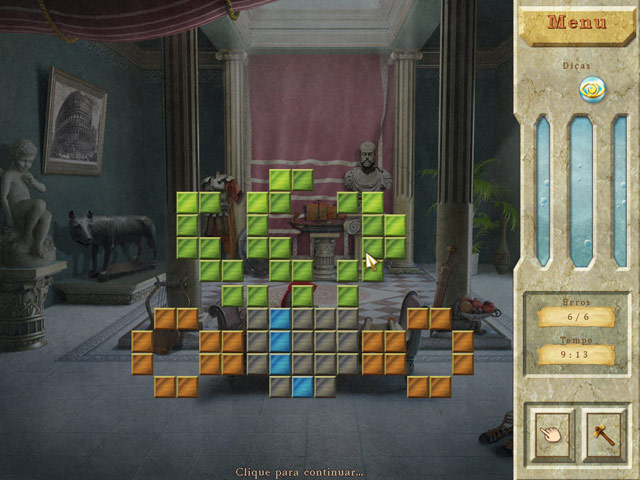This screenshot has height=480, width=640.
Task: Click the 'Clique para continuar...' prompt
Action: pyautogui.click(x=299, y=471)
